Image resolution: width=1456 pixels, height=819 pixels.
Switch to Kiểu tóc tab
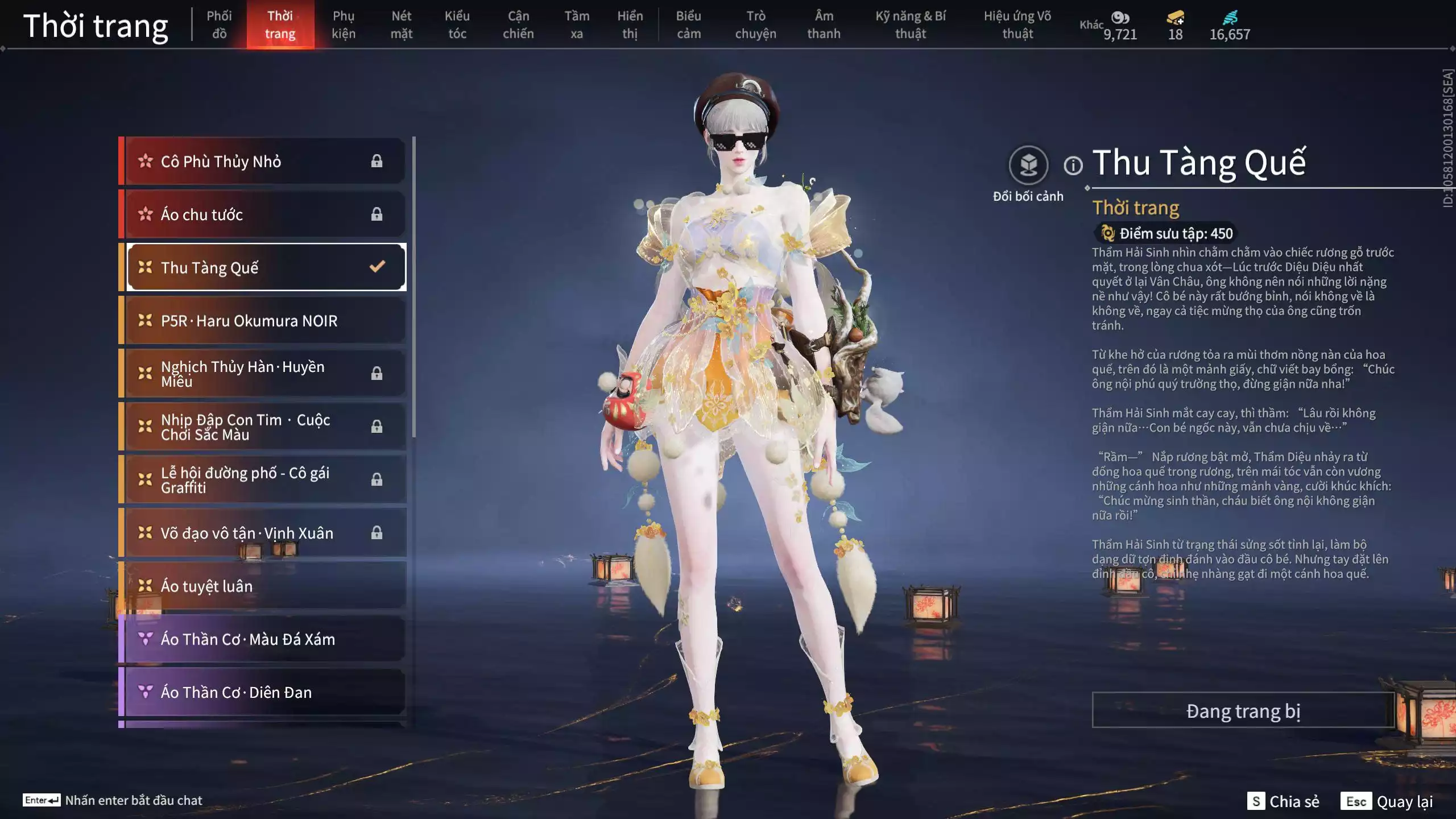pyautogui.click(x=457, y=24)
